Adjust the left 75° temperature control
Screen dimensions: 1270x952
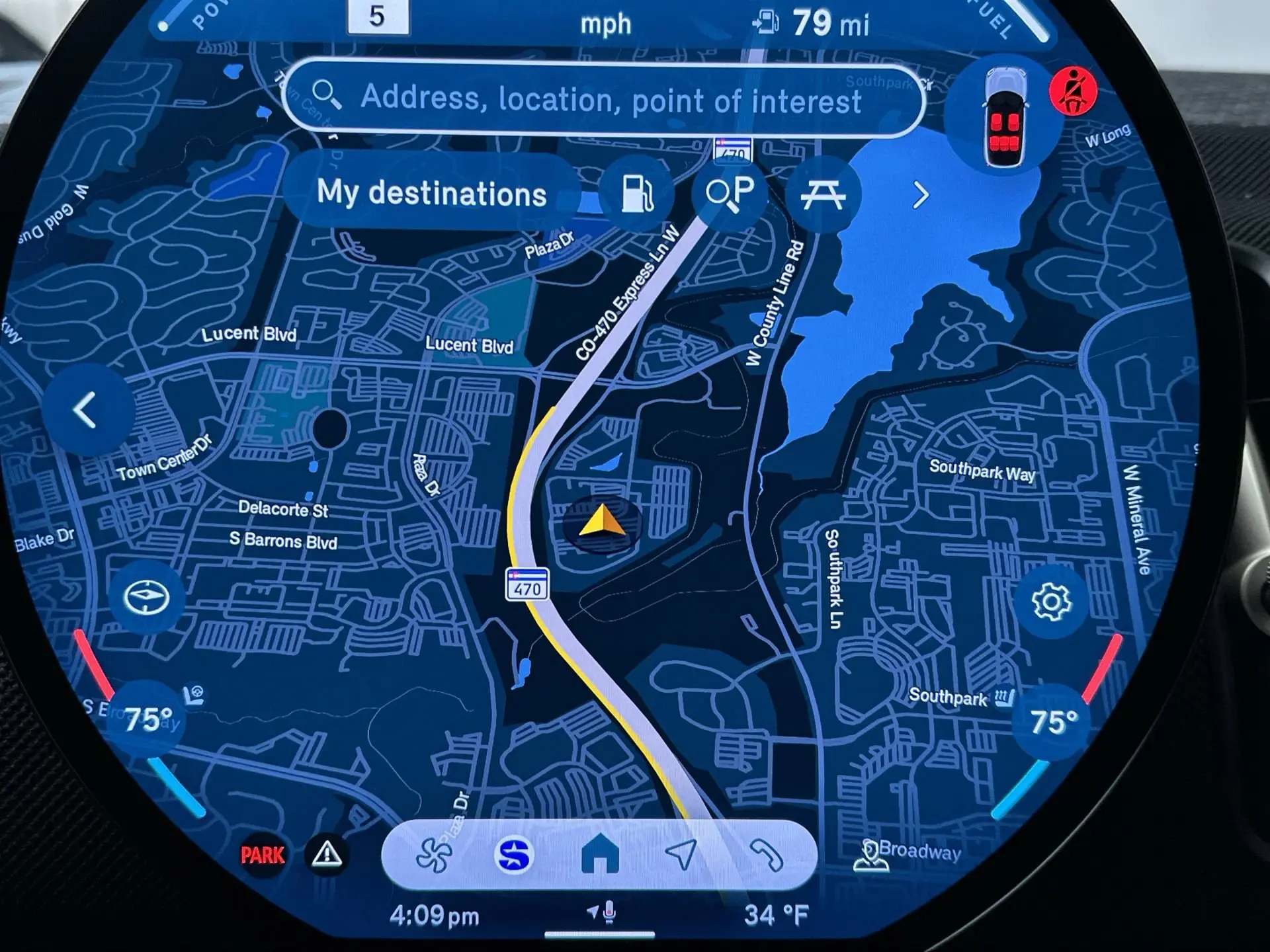(147, 719)
